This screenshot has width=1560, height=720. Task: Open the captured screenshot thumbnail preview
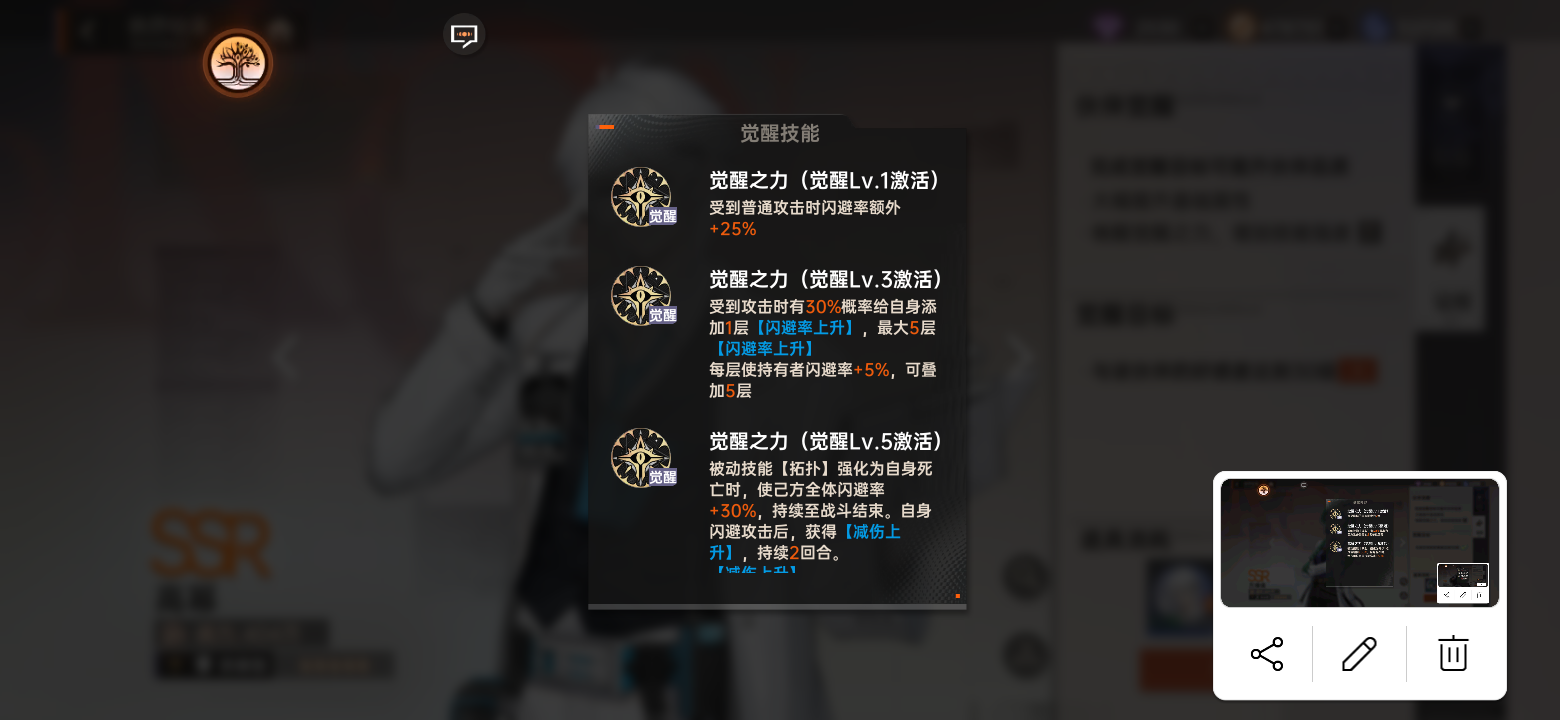[1360, 543]
